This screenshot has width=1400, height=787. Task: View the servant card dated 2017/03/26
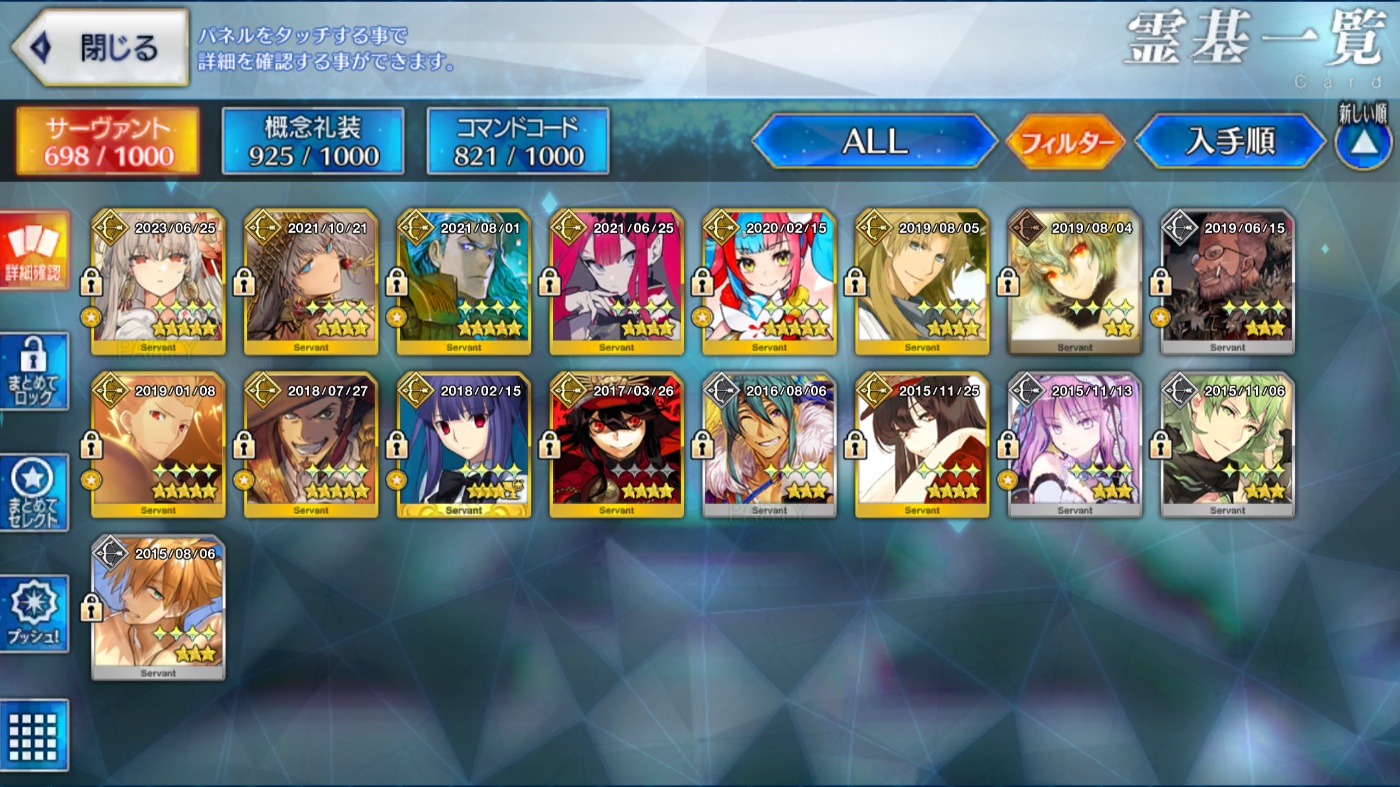[x=616, y=445]
